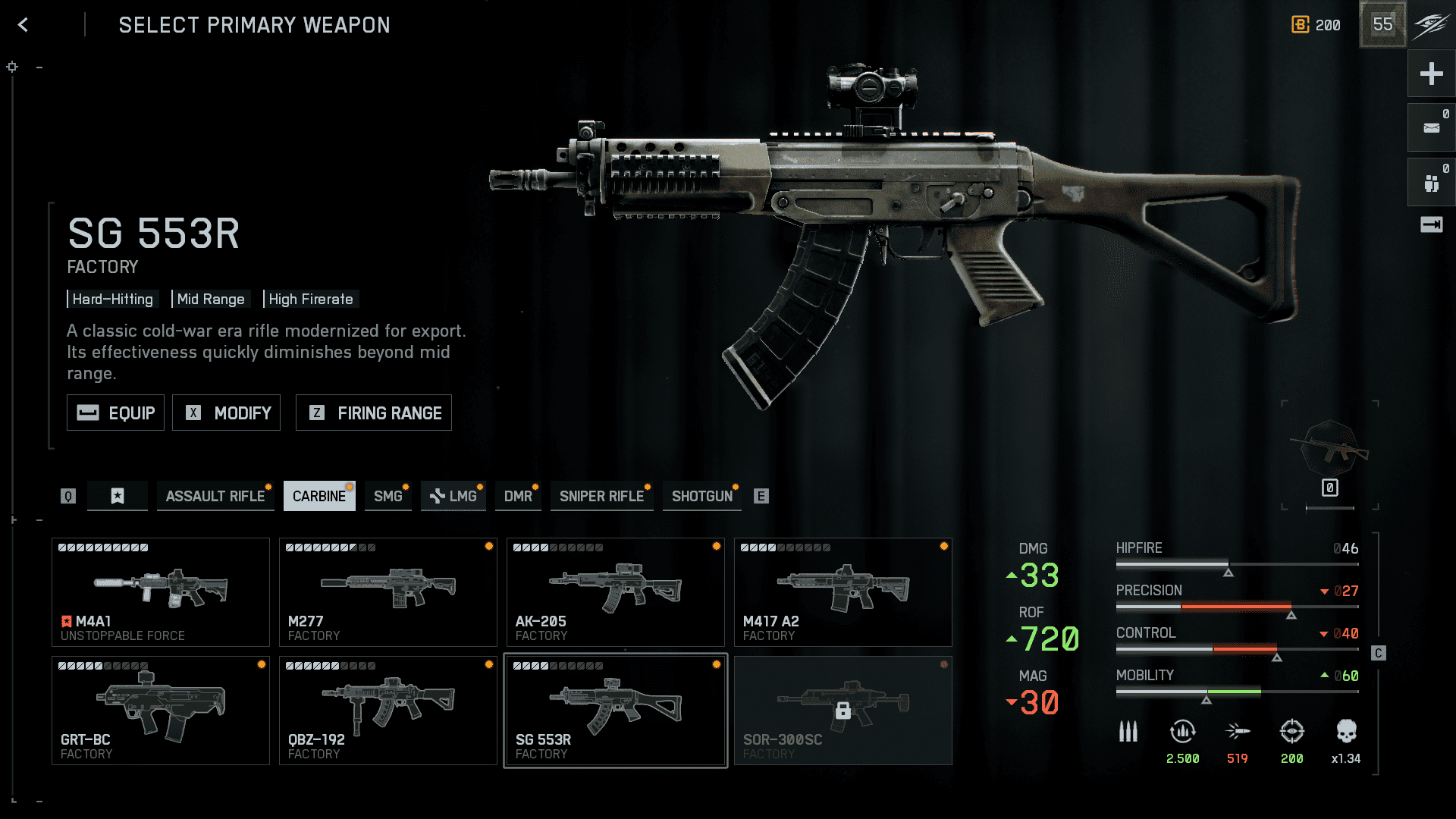
Task: Select the M417 A2 carbine
Action: 843,592
